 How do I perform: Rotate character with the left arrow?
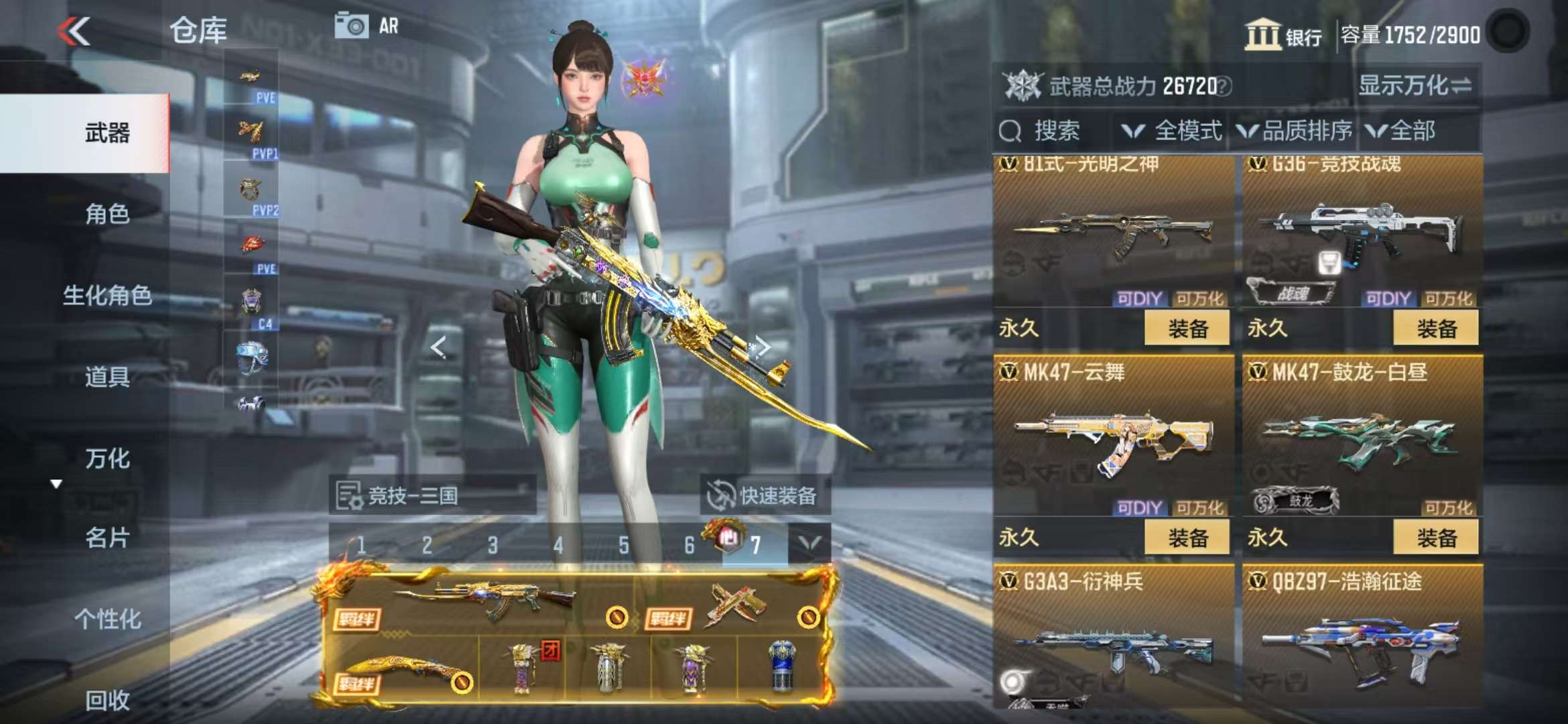438,347
